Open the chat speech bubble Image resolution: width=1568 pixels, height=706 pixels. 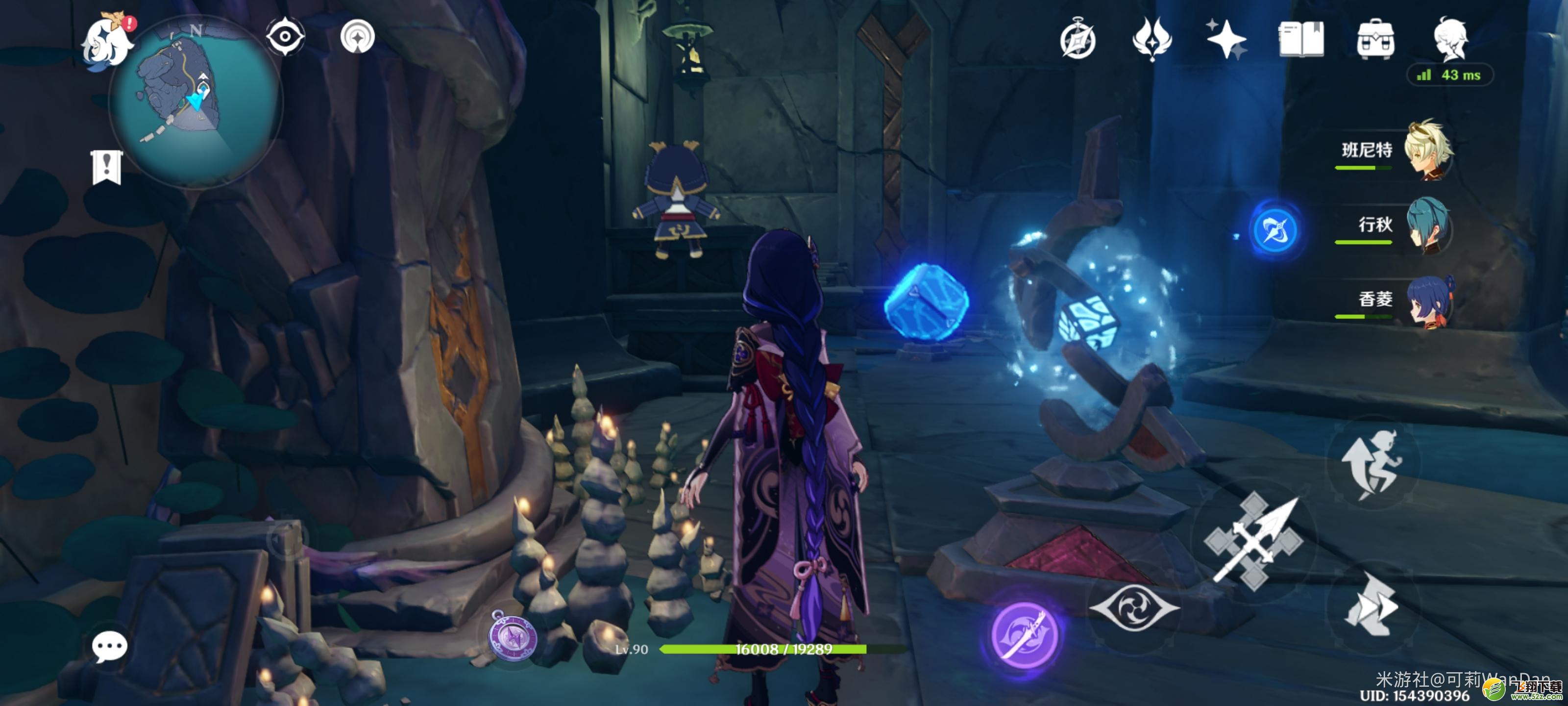point(110,646)
